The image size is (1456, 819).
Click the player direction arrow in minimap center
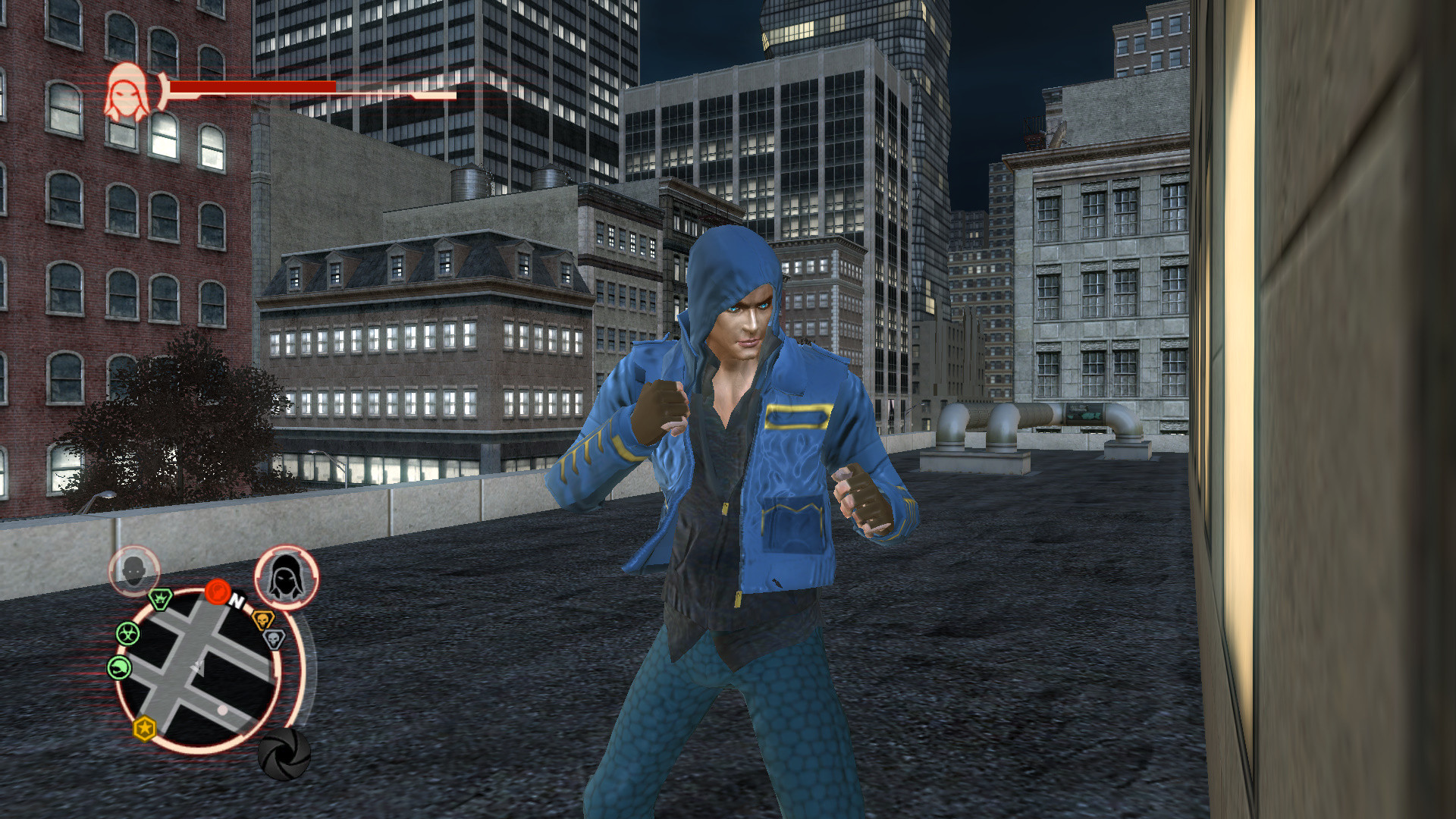click(198, 667)
